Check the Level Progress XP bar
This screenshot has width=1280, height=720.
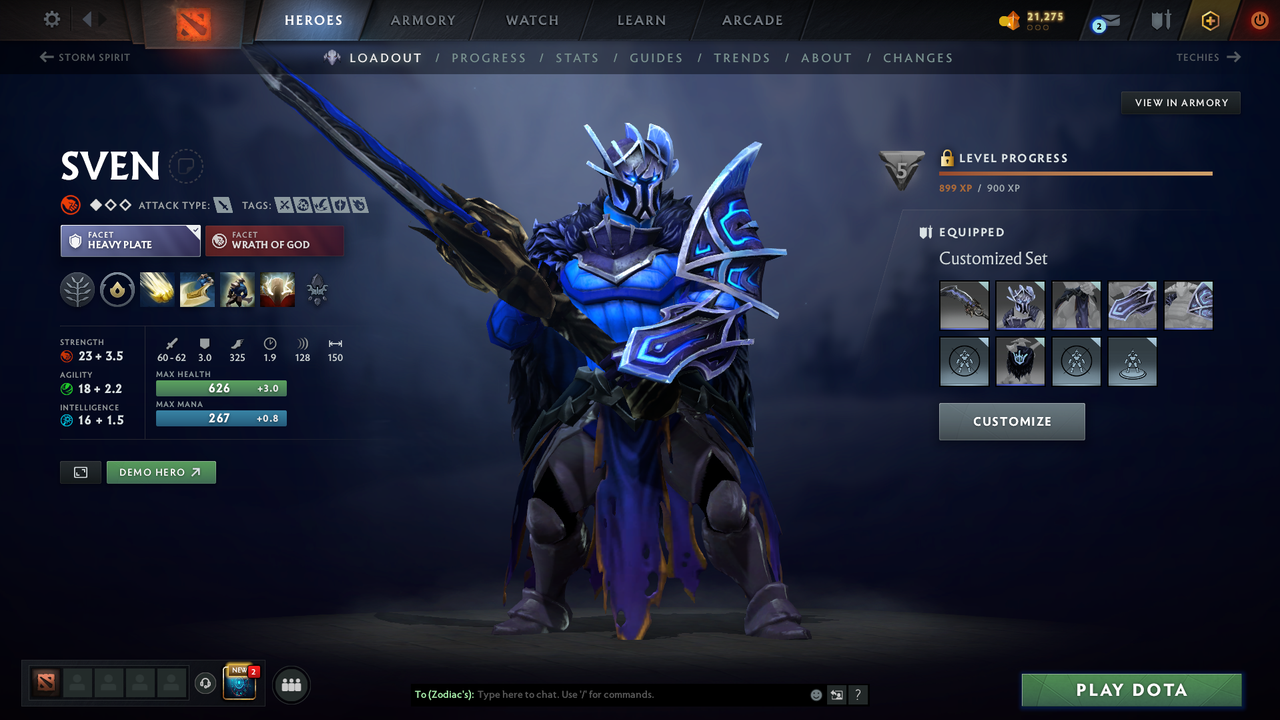(1075, 172)
